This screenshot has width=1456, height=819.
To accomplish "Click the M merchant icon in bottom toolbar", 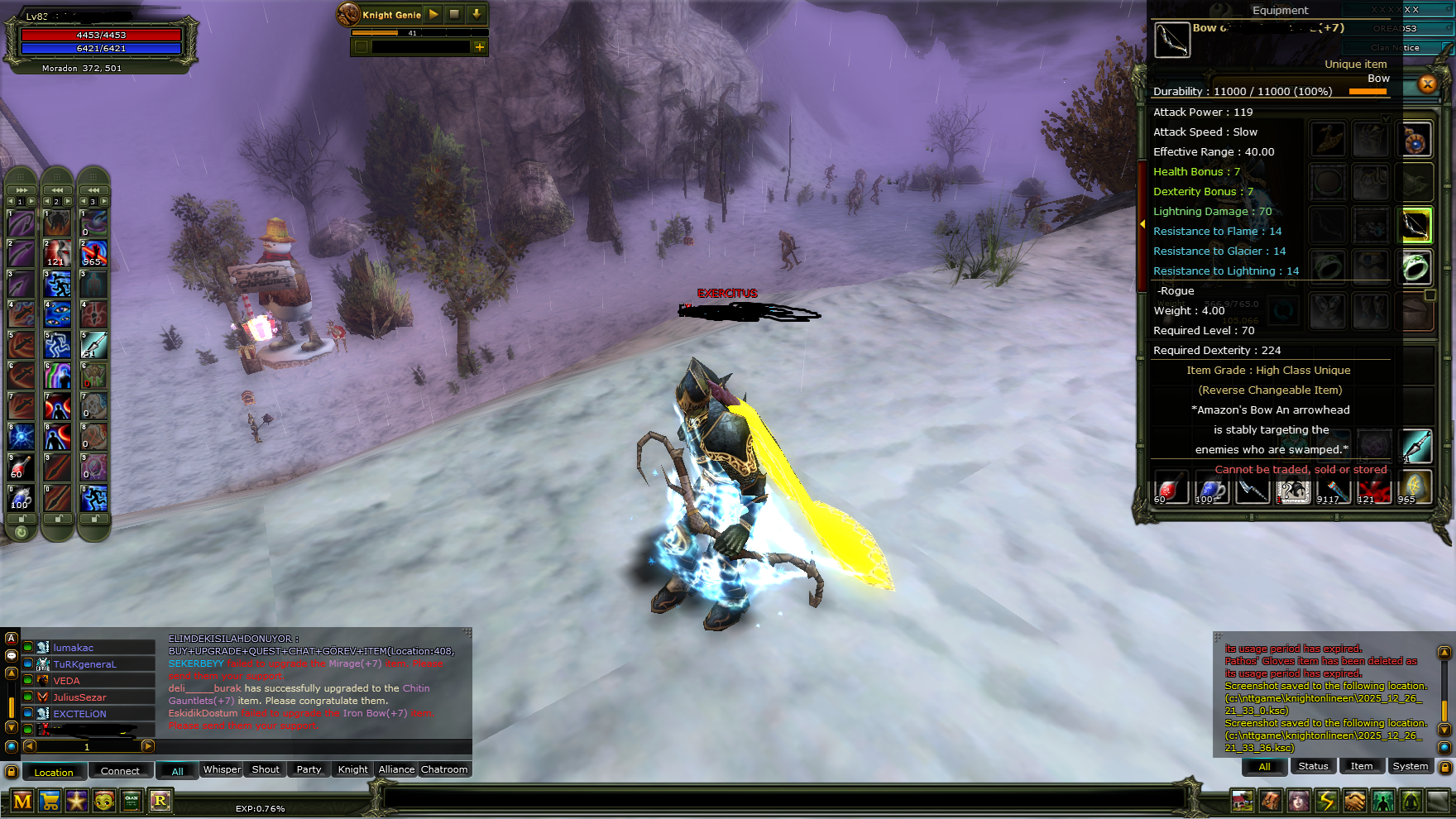I will [x=22, y=801].
